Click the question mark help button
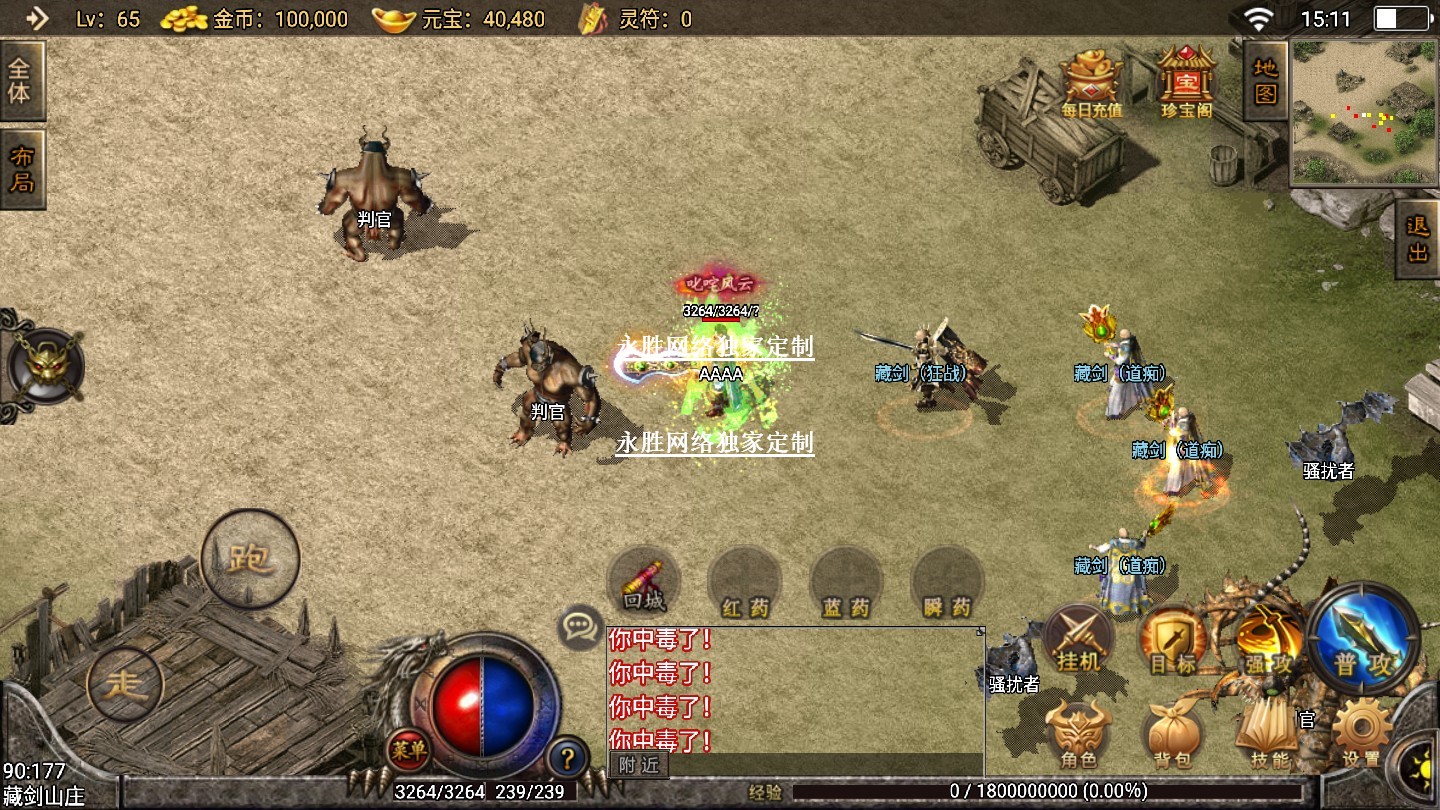 (x=567, y=757)
